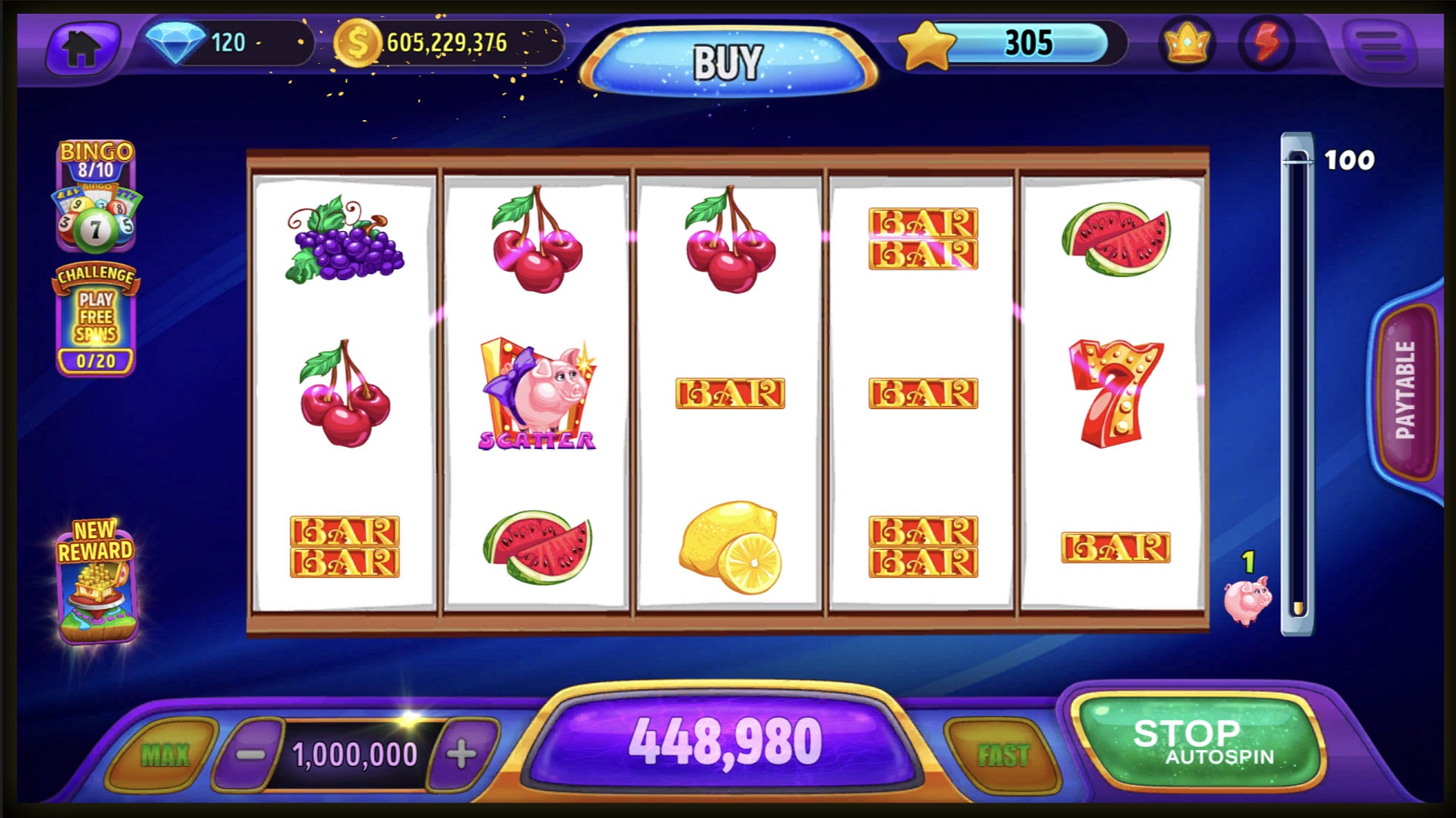Viewport: 1456px width, 818px height.
Task: Set the MAX bet
Action: 164,754
